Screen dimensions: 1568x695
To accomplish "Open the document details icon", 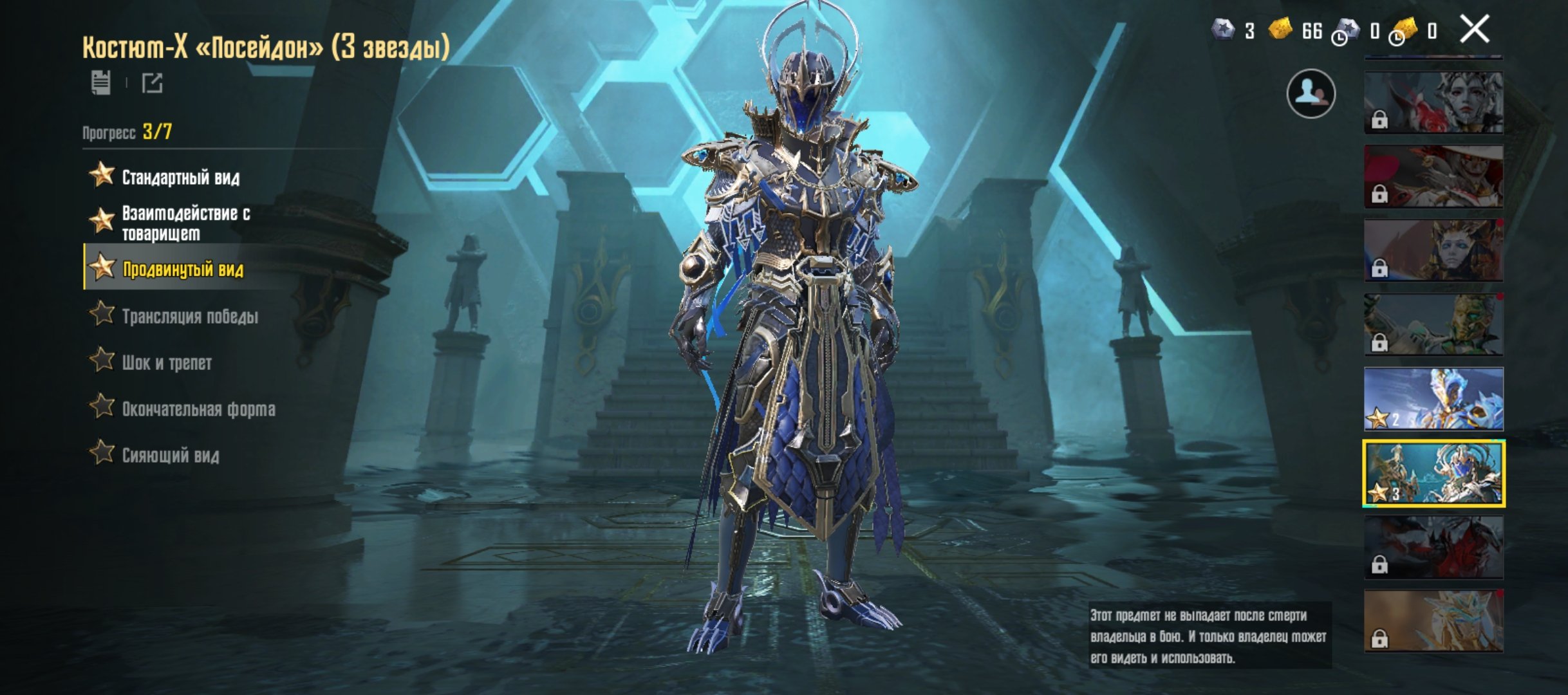I will coord(101,83).
